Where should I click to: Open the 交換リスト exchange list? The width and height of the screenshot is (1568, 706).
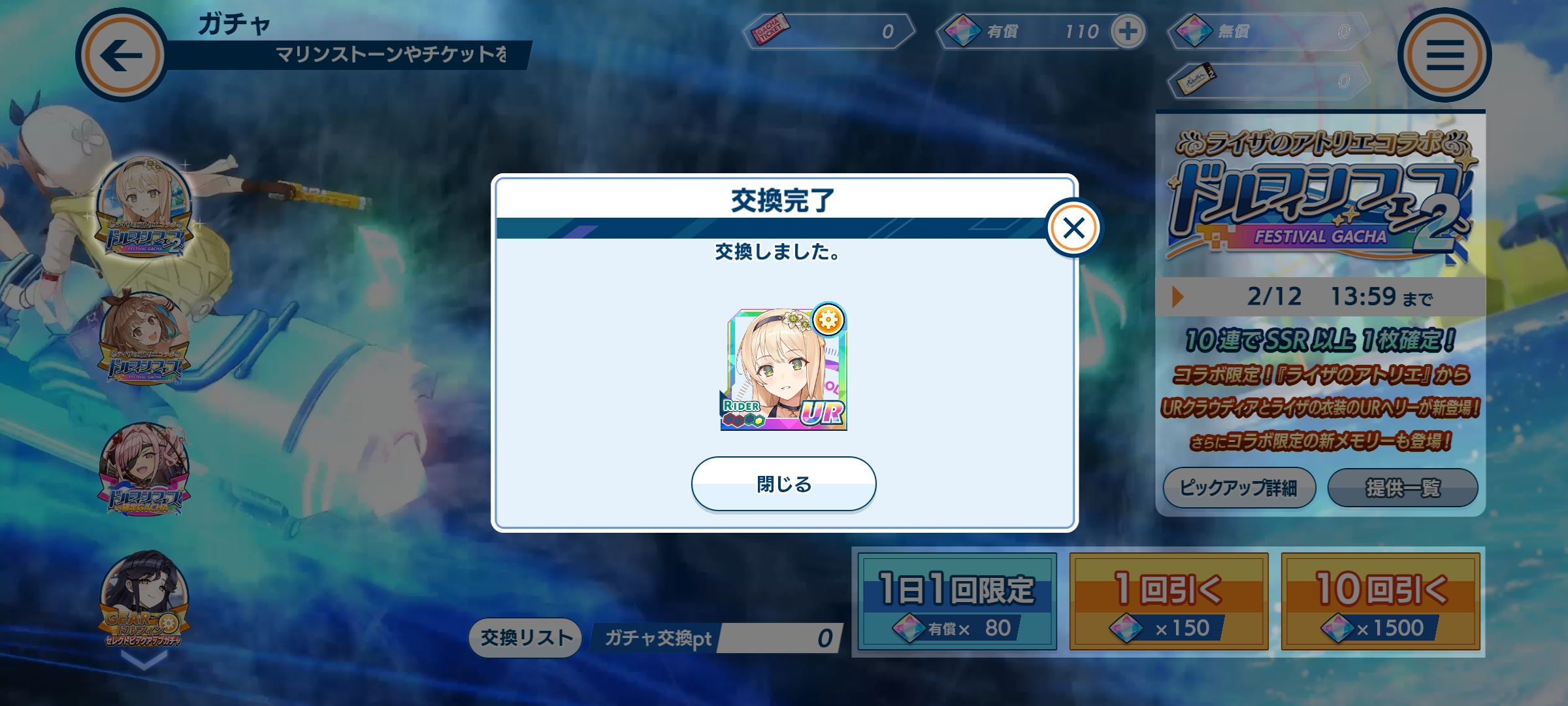(x=526, y=637)
